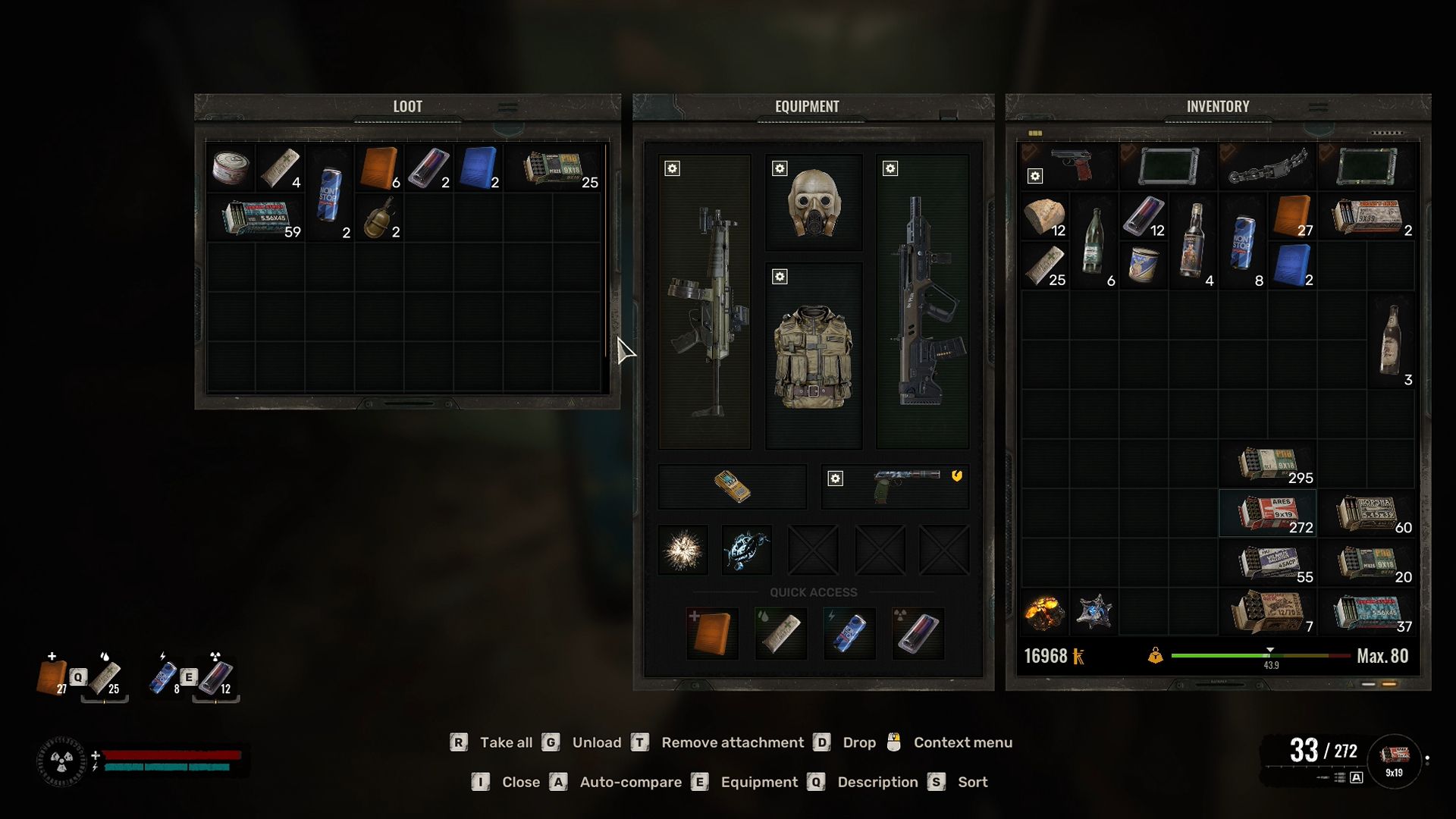Screen dimensions: 1456x819
Task: Select the pistol in the inventory grid
Action: click(x=1072, y=165)
